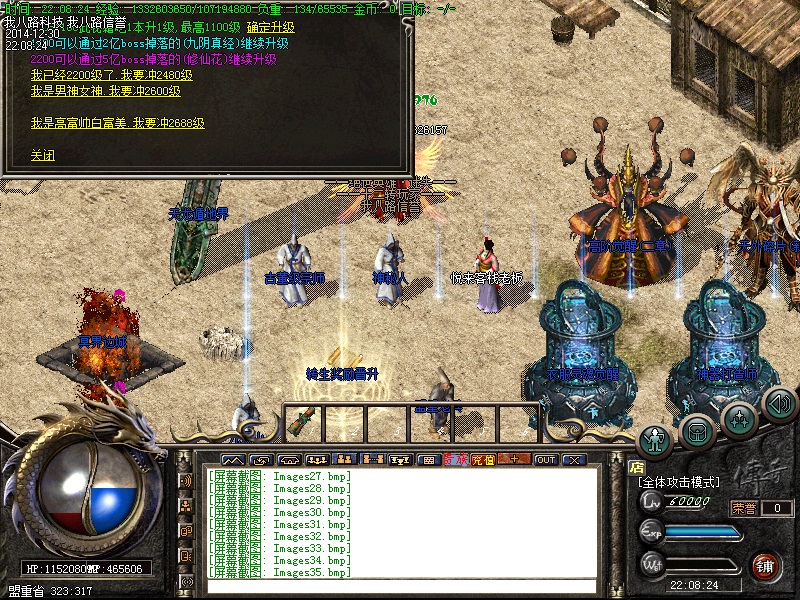Open the red 充值 recharge button
Viewport: 800px width, 600px height.
click(x=483, y=460)
